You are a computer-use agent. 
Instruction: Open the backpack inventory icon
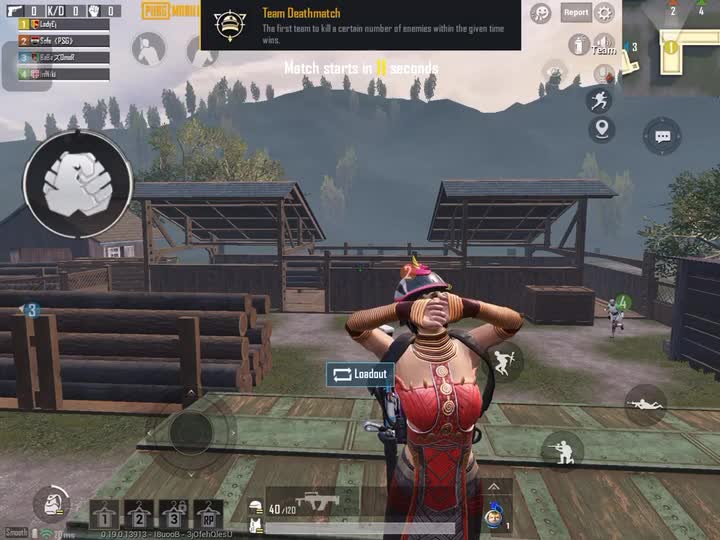(x=50, y=504)
